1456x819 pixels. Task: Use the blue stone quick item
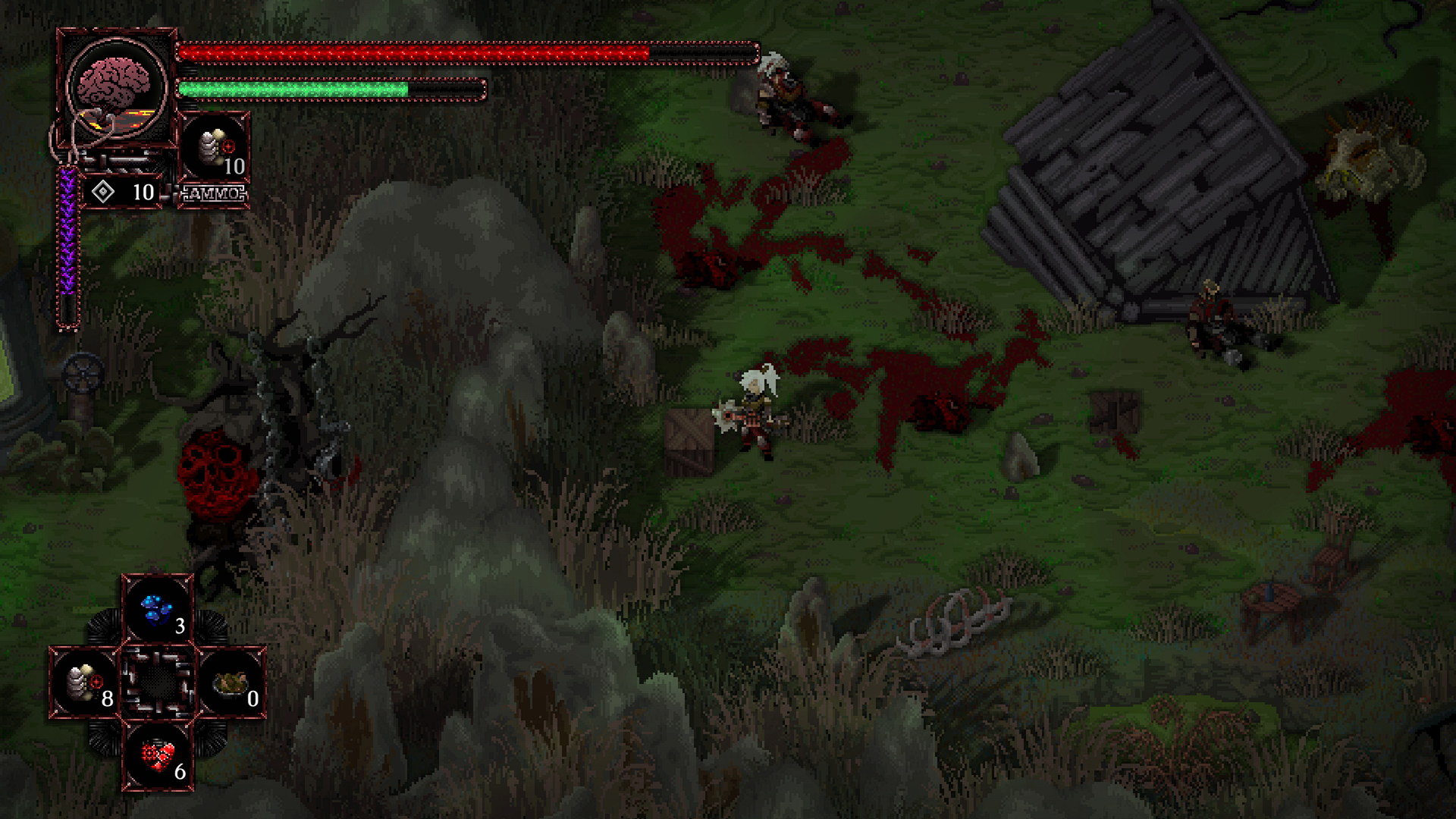(x=158, y=610)
